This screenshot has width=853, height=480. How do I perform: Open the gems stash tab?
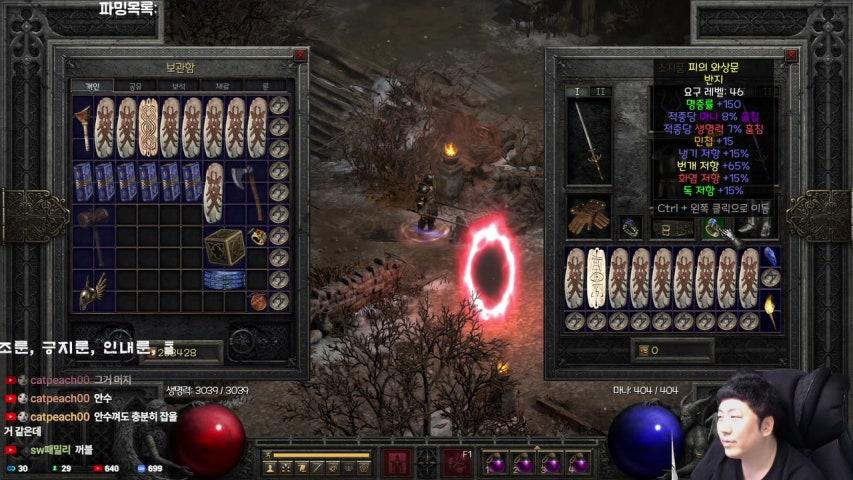click(x=179, y=86)
